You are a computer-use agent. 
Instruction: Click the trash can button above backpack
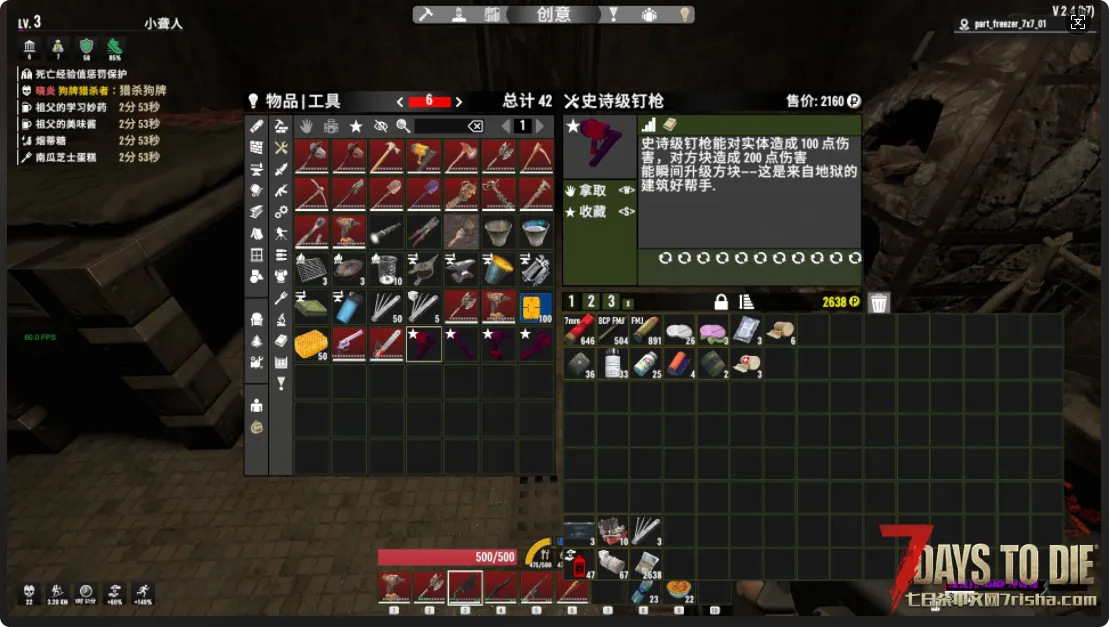coord(879,302)
